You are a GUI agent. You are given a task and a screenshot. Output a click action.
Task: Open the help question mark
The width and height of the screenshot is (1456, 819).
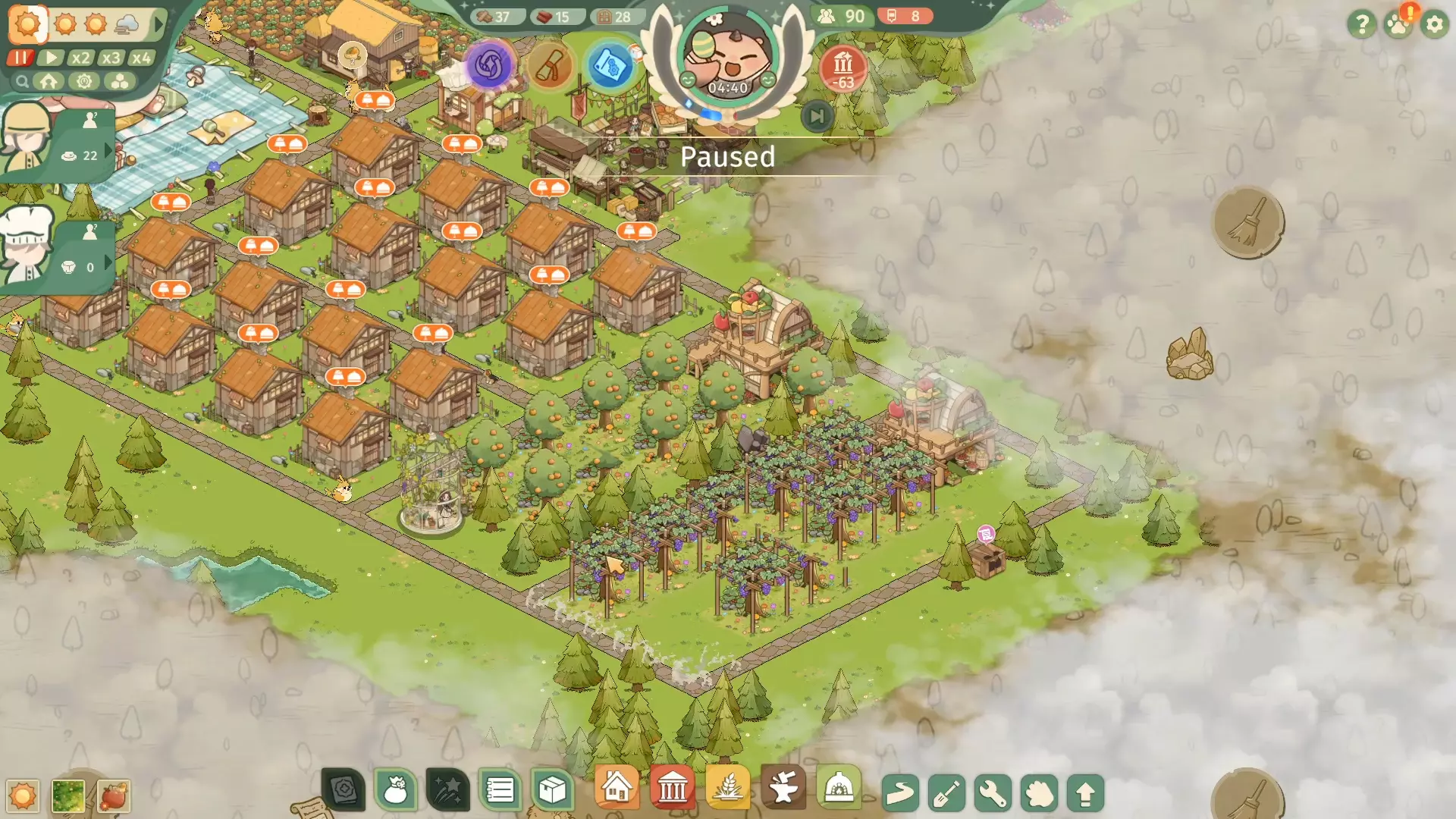(x=1361, y=24)
